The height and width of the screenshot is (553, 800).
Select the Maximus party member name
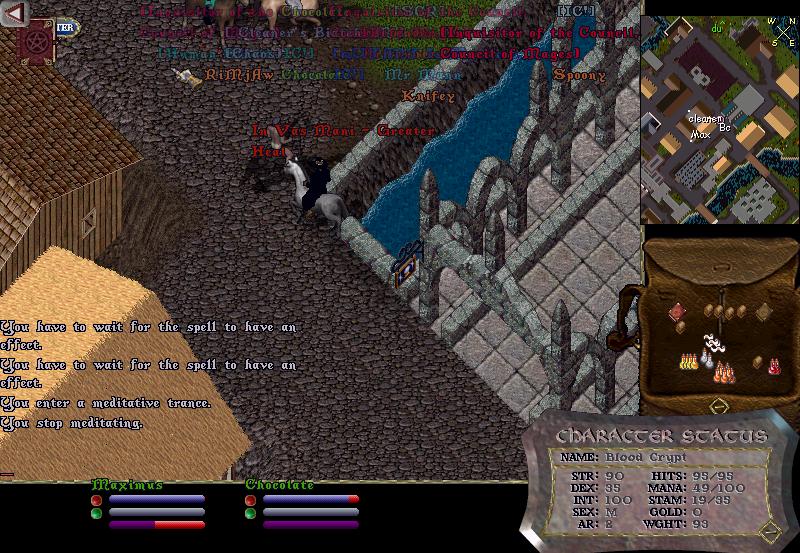127,485
